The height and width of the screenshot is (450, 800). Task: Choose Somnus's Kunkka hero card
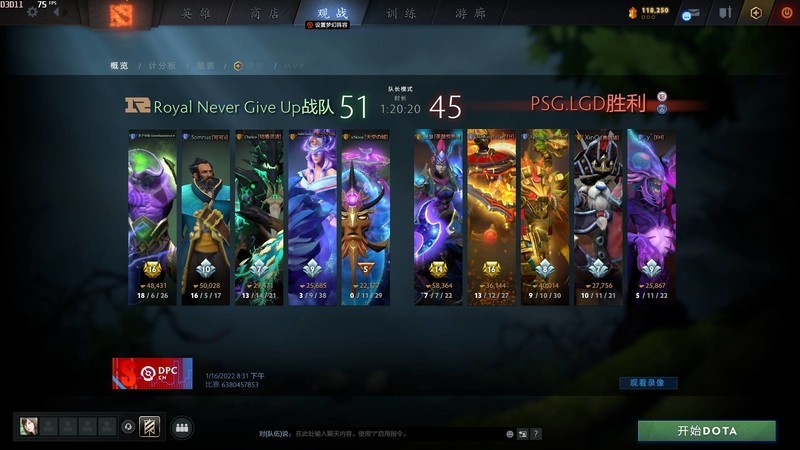coord(205,217)
